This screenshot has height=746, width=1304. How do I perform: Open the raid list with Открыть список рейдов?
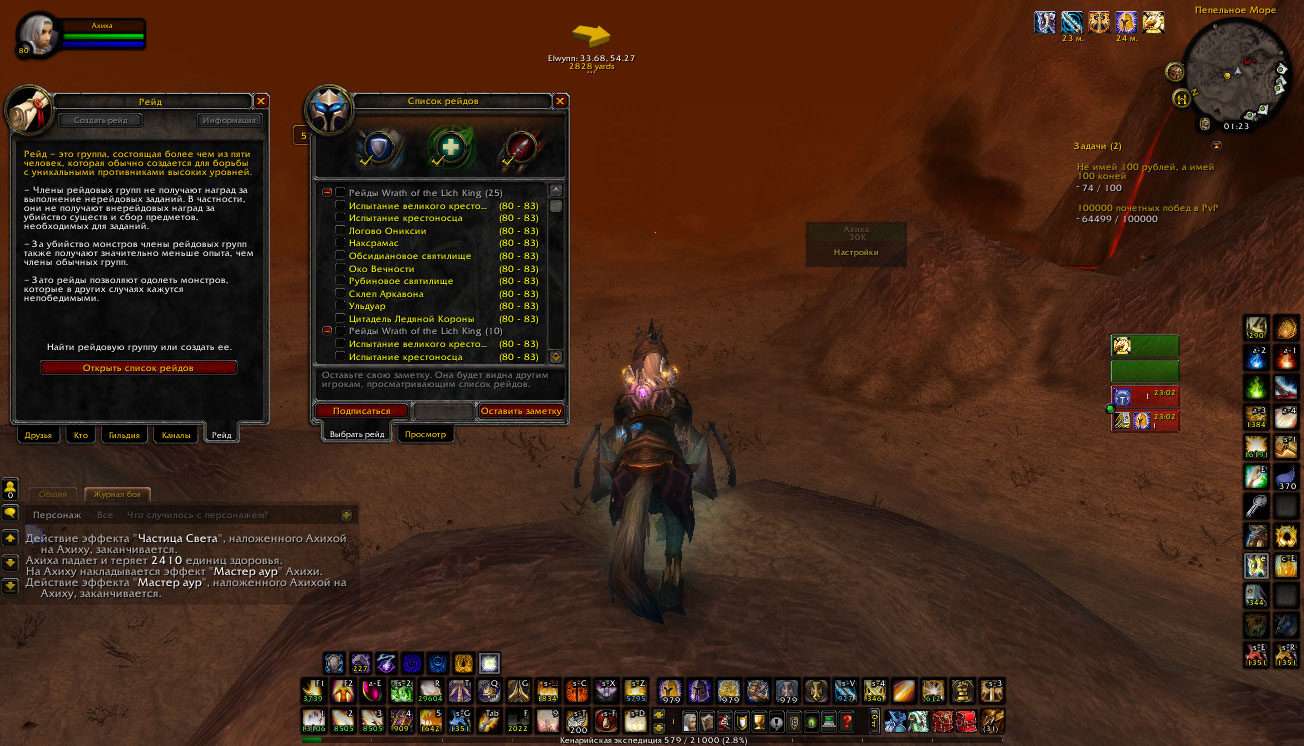pos(138,368)
